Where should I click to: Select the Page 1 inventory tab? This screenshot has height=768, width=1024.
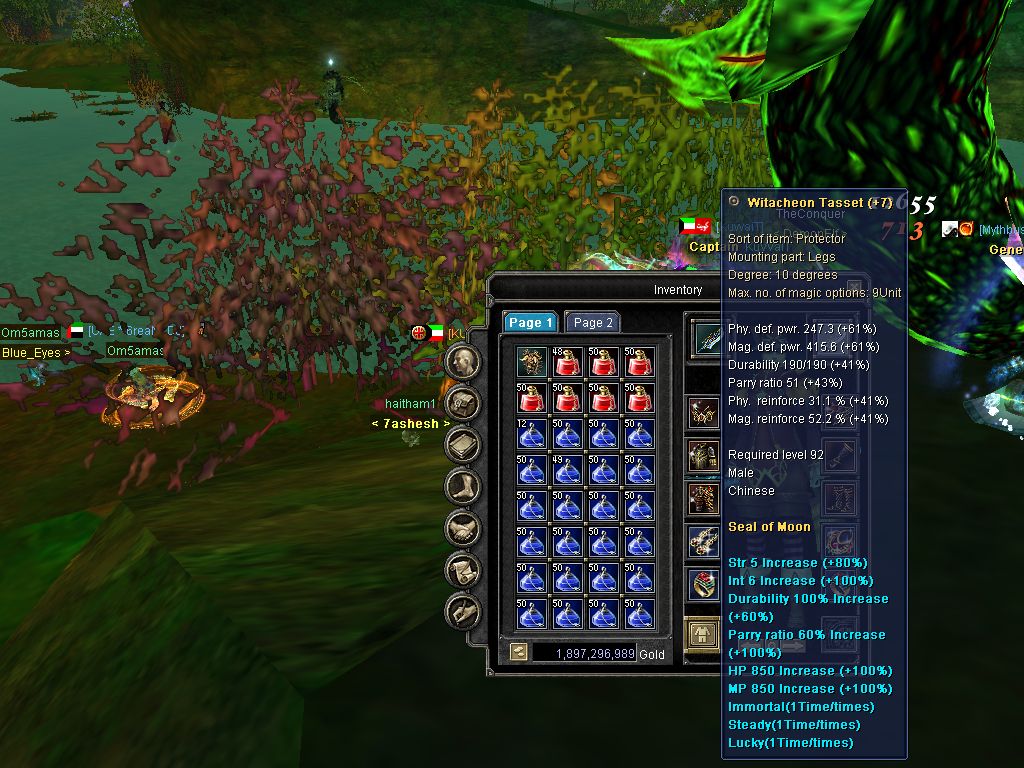[x=530, y=322]
